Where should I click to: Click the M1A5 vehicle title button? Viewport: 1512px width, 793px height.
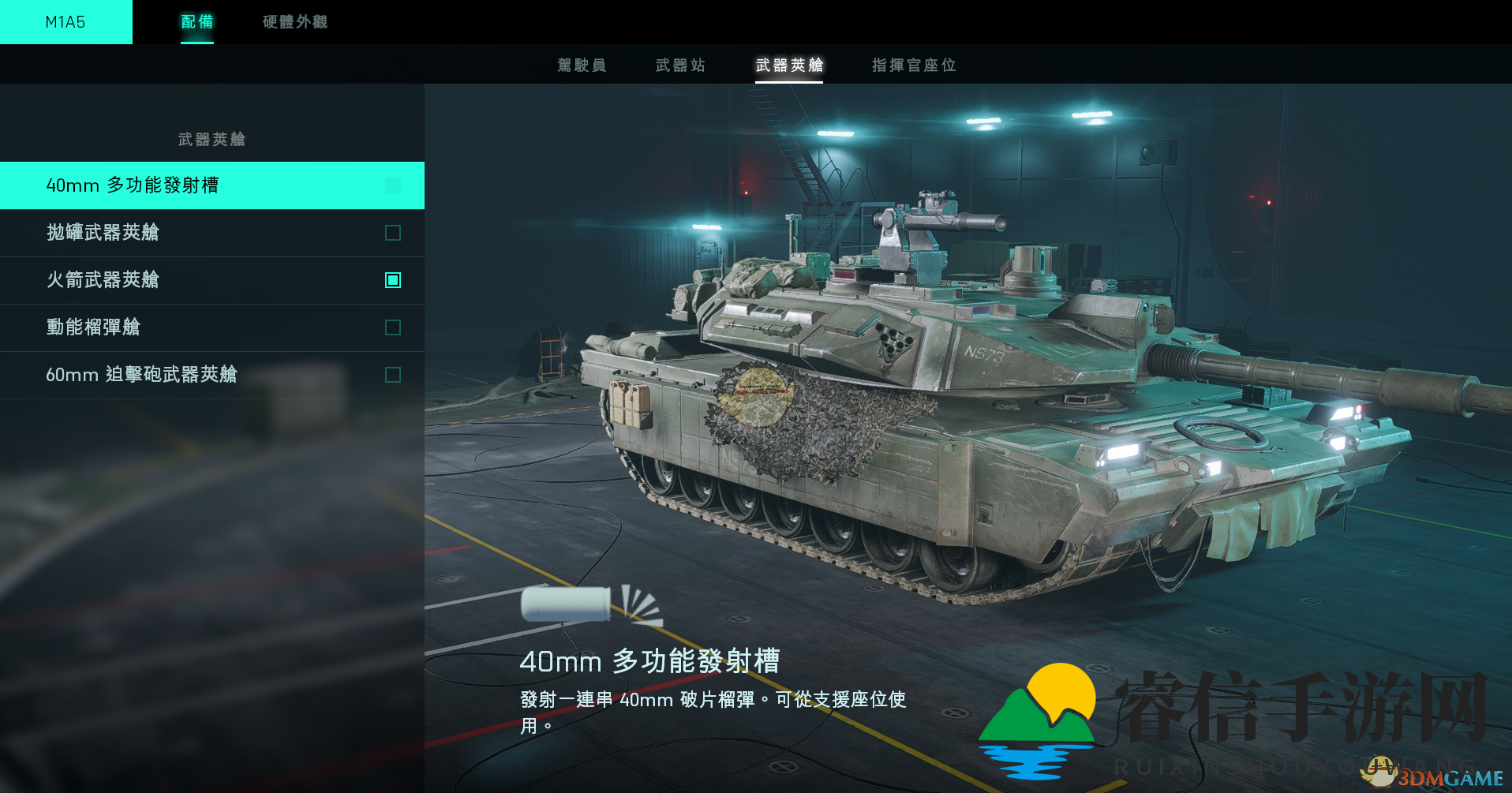(x=65, y=22)
